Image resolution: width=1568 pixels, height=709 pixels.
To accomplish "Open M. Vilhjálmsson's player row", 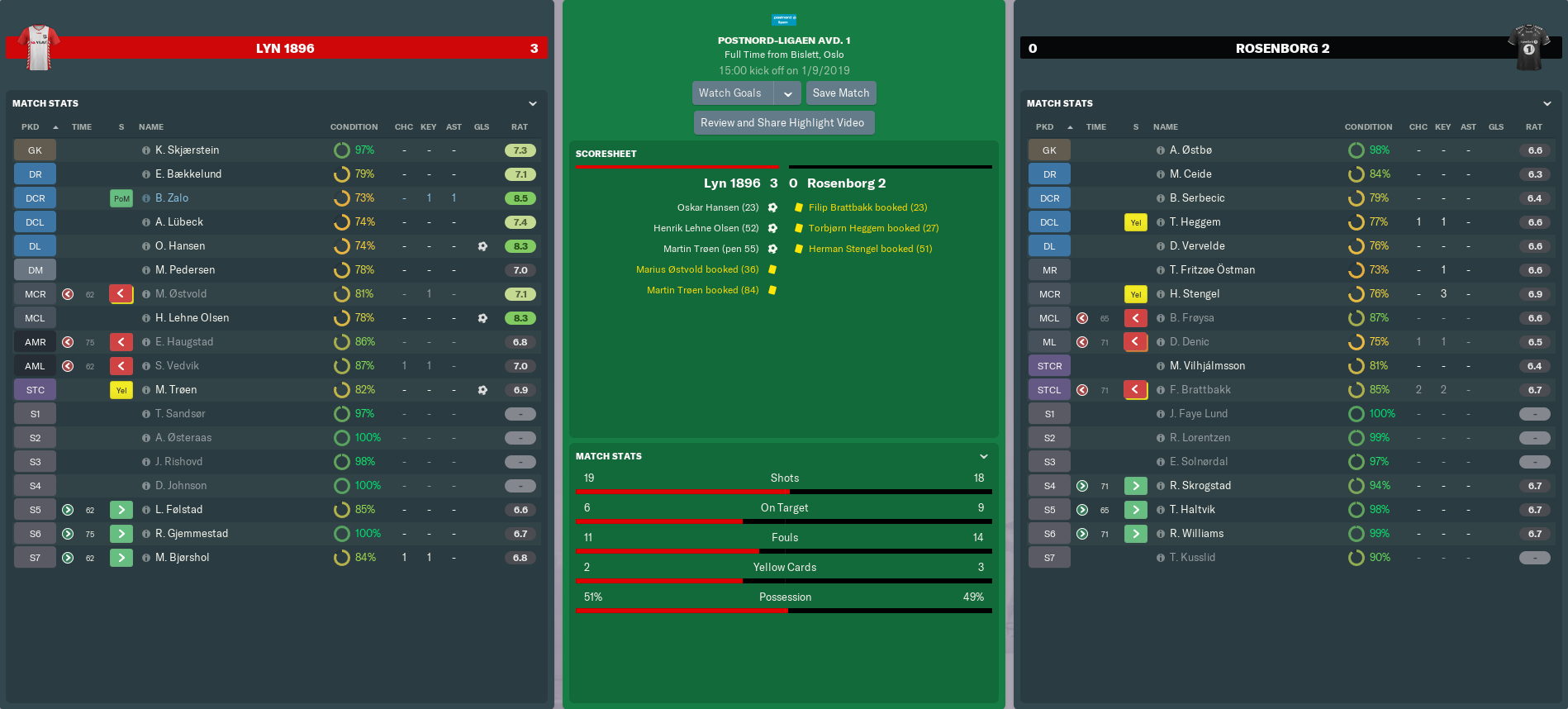I will pos(1207,366).
